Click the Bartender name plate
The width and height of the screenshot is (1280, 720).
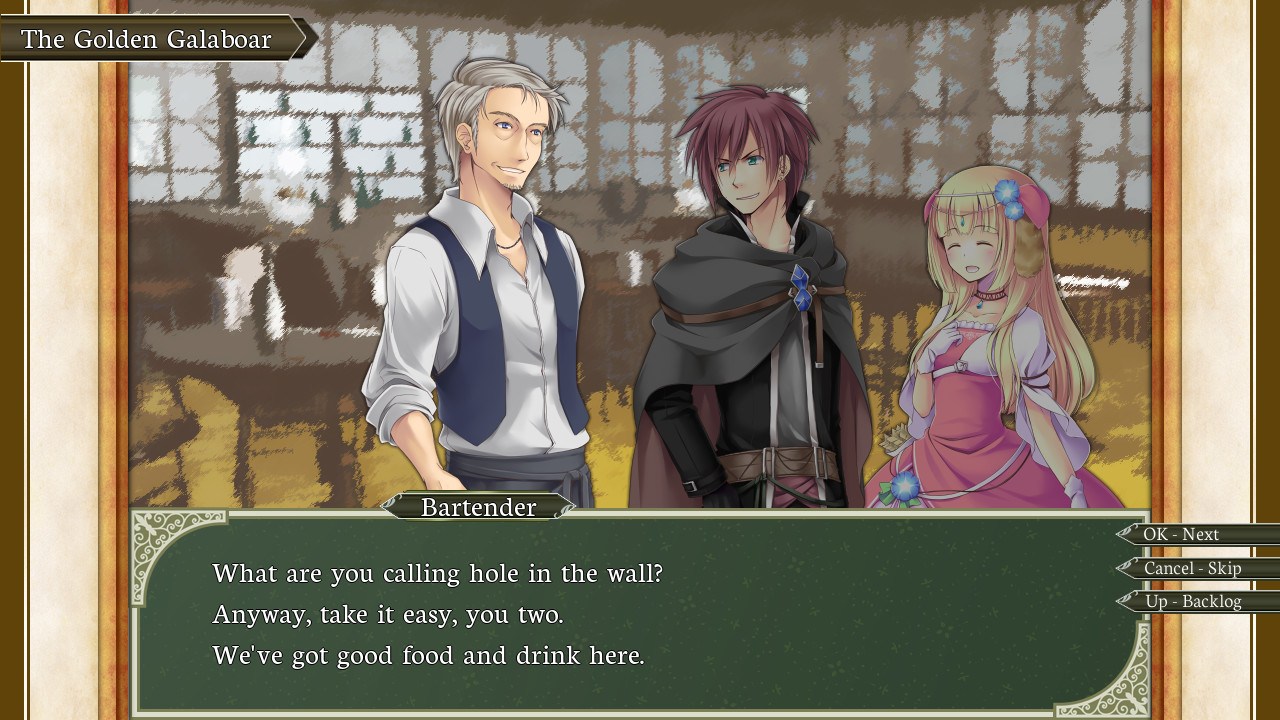(478, 508)
